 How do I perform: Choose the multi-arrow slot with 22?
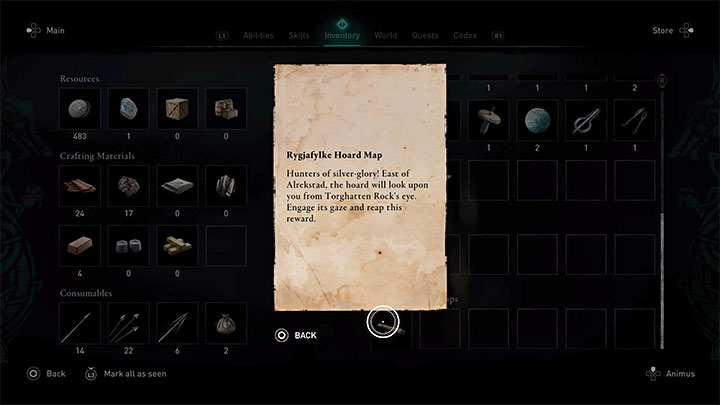(x=127, y=323)
